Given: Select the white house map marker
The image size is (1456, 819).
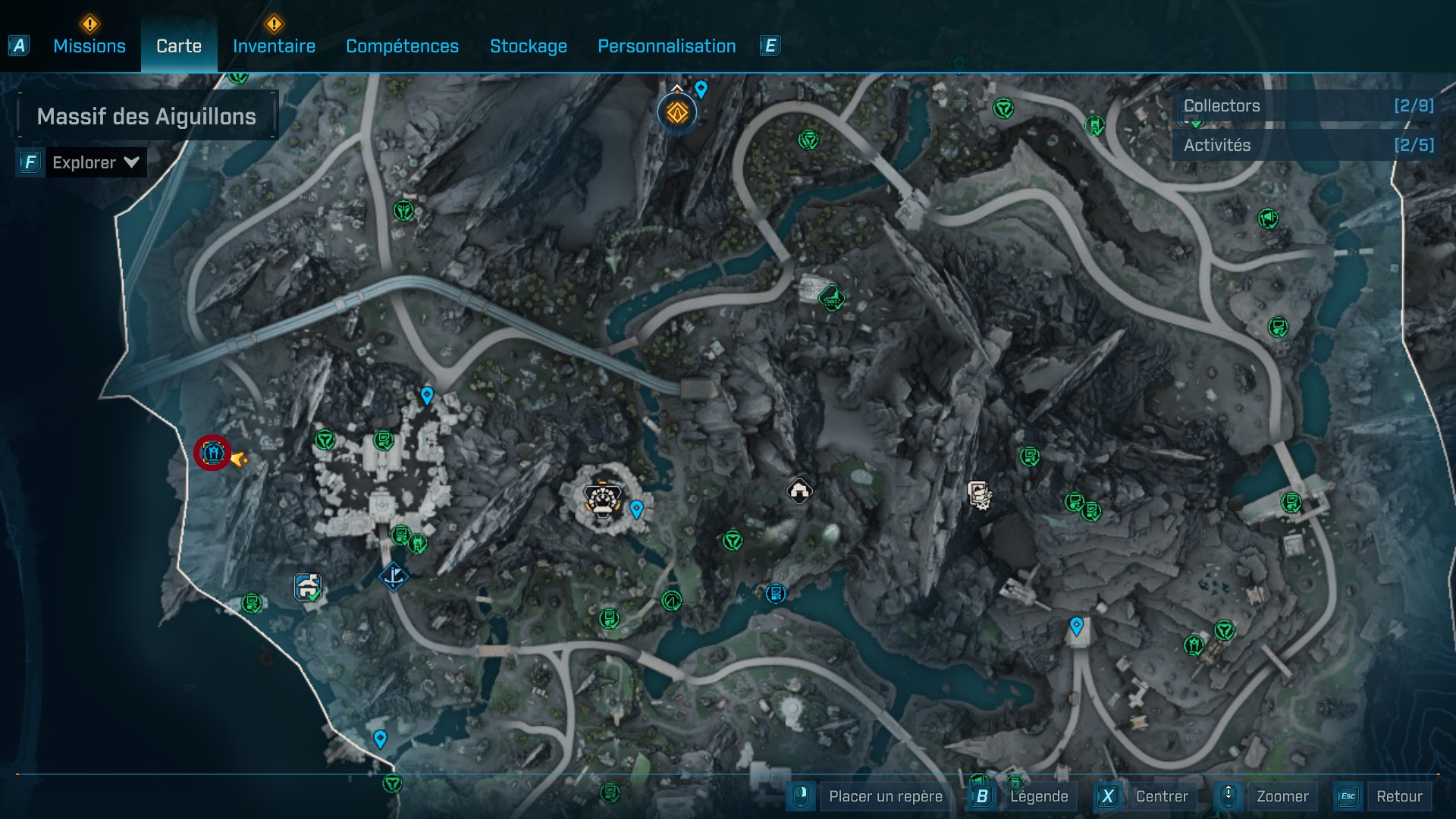Looking at the screenshot, I should point(799,491).
